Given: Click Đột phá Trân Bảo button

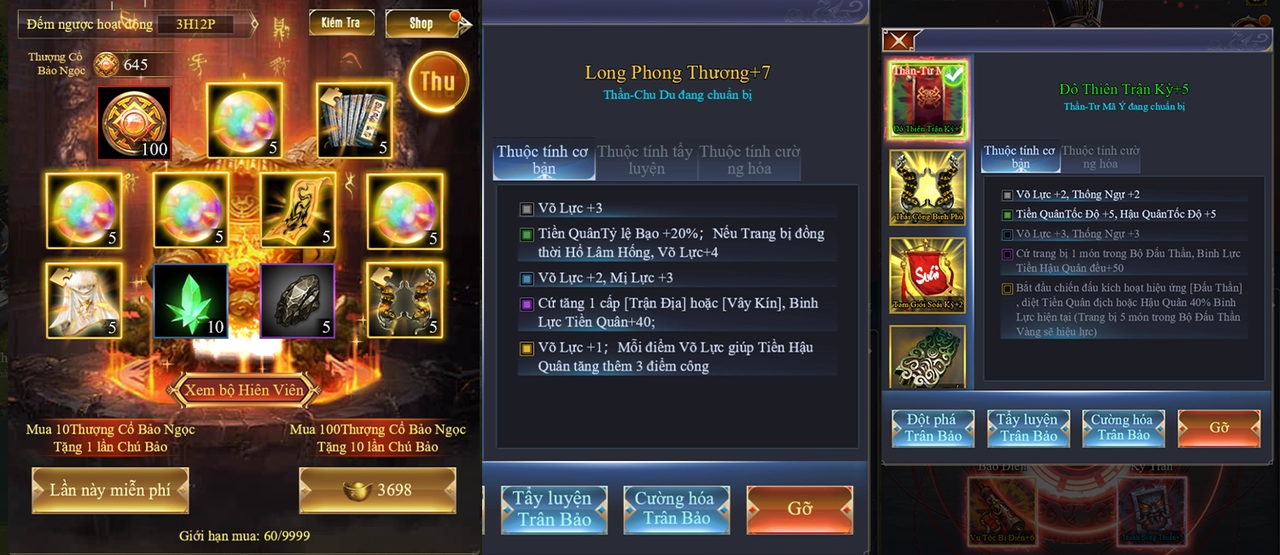Looking at the screenshot, I should [933, 427].
